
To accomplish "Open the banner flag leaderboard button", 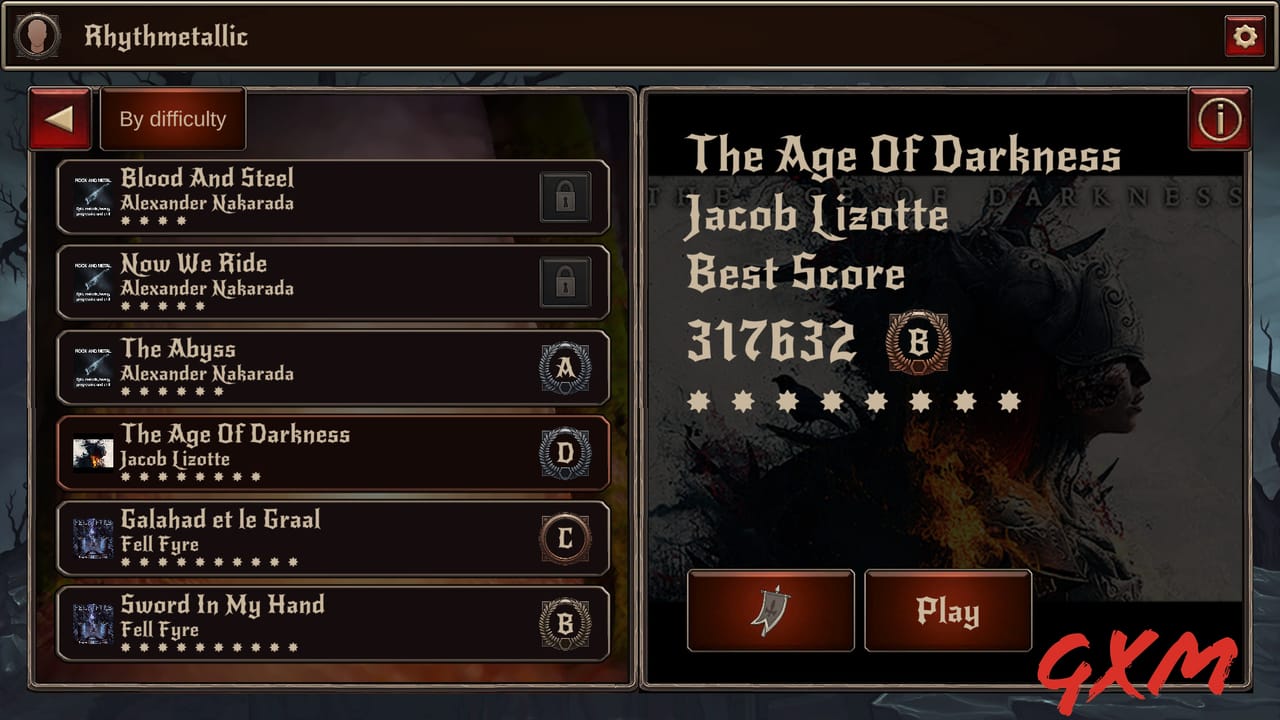I will [x=770, y=611].
